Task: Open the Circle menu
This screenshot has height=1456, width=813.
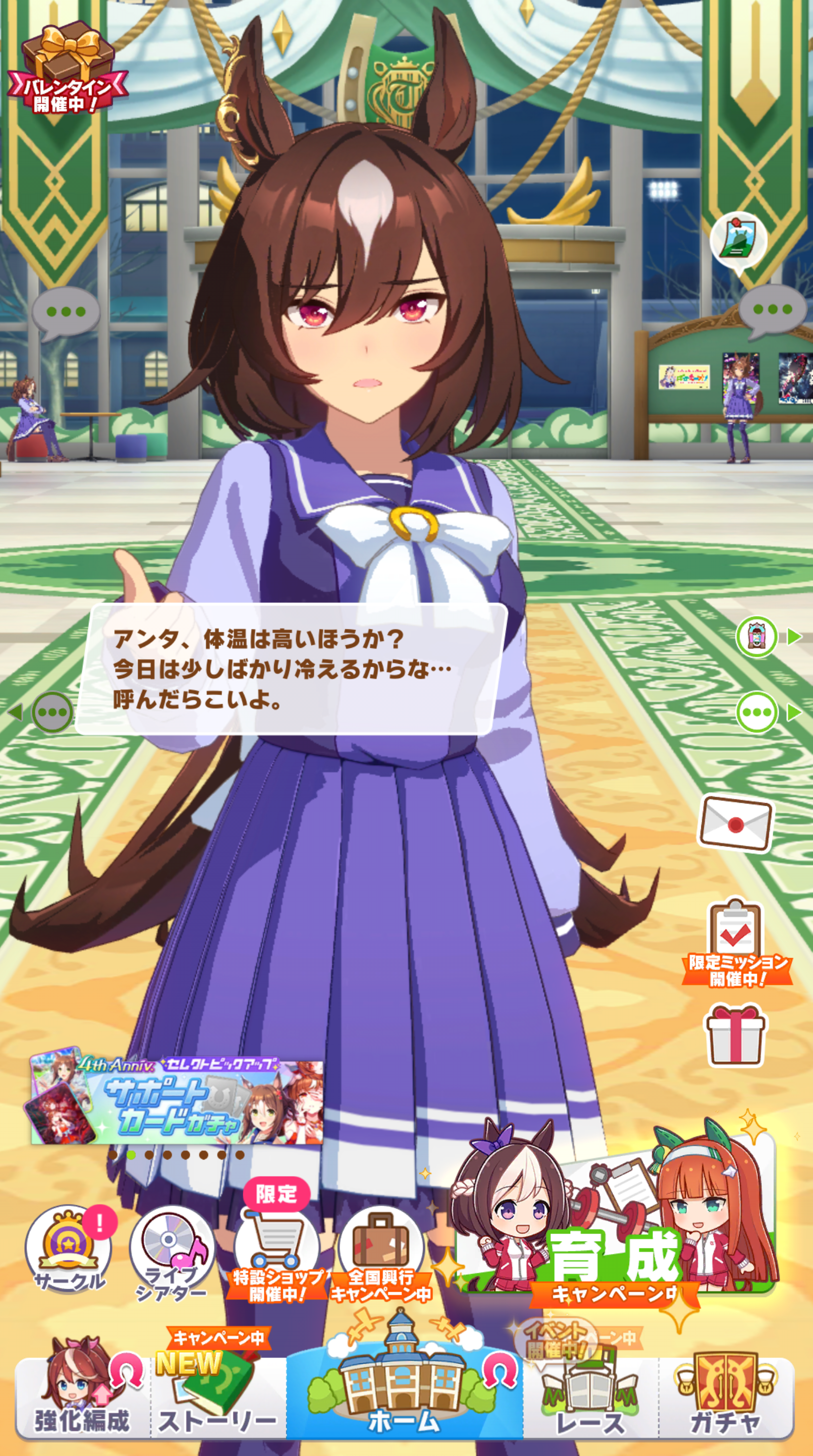Action: [x=69, y=1249]
